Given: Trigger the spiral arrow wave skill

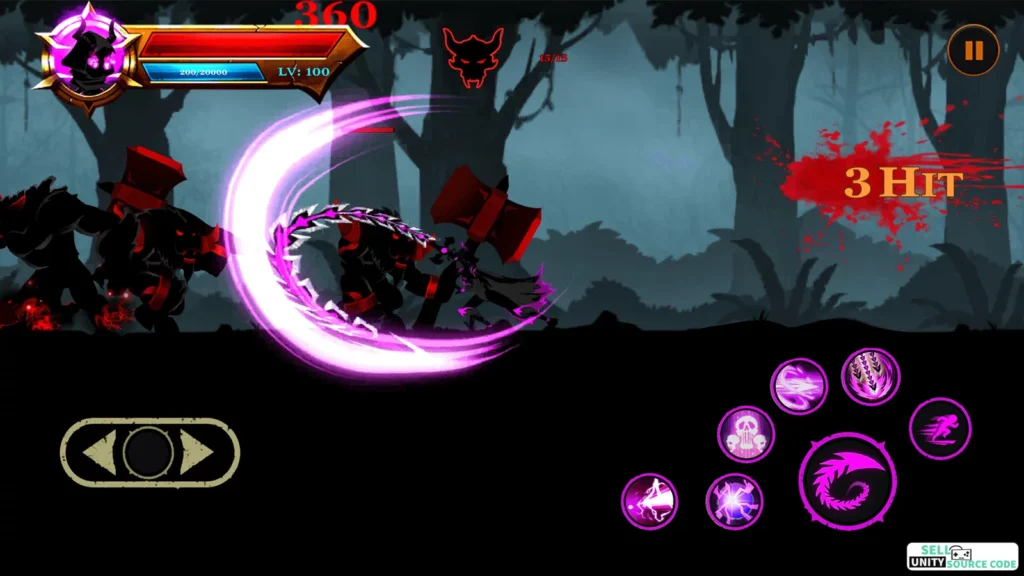Looking at the screenshot, I should (x=799, y=386).
